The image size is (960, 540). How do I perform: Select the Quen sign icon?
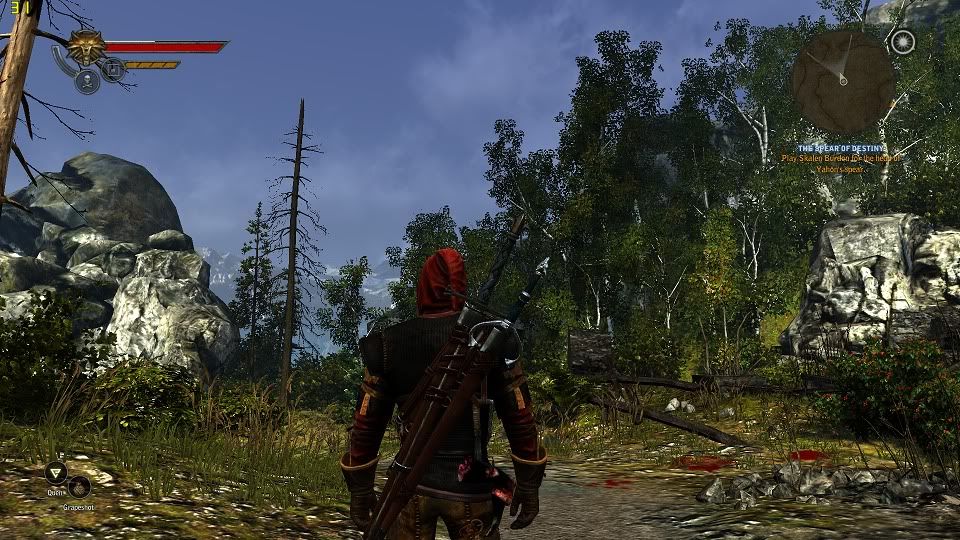click(x=56, y=473)
